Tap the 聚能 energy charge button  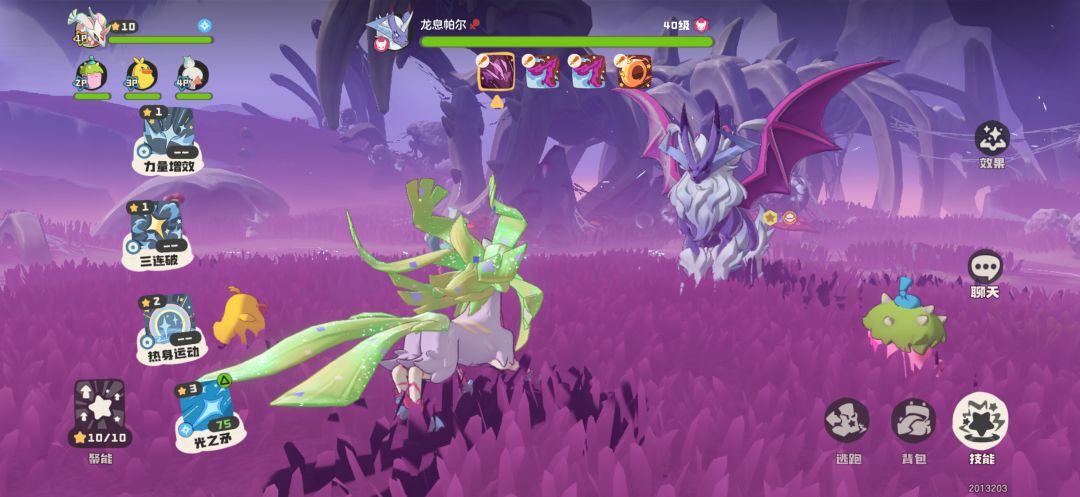pos(99,414)
